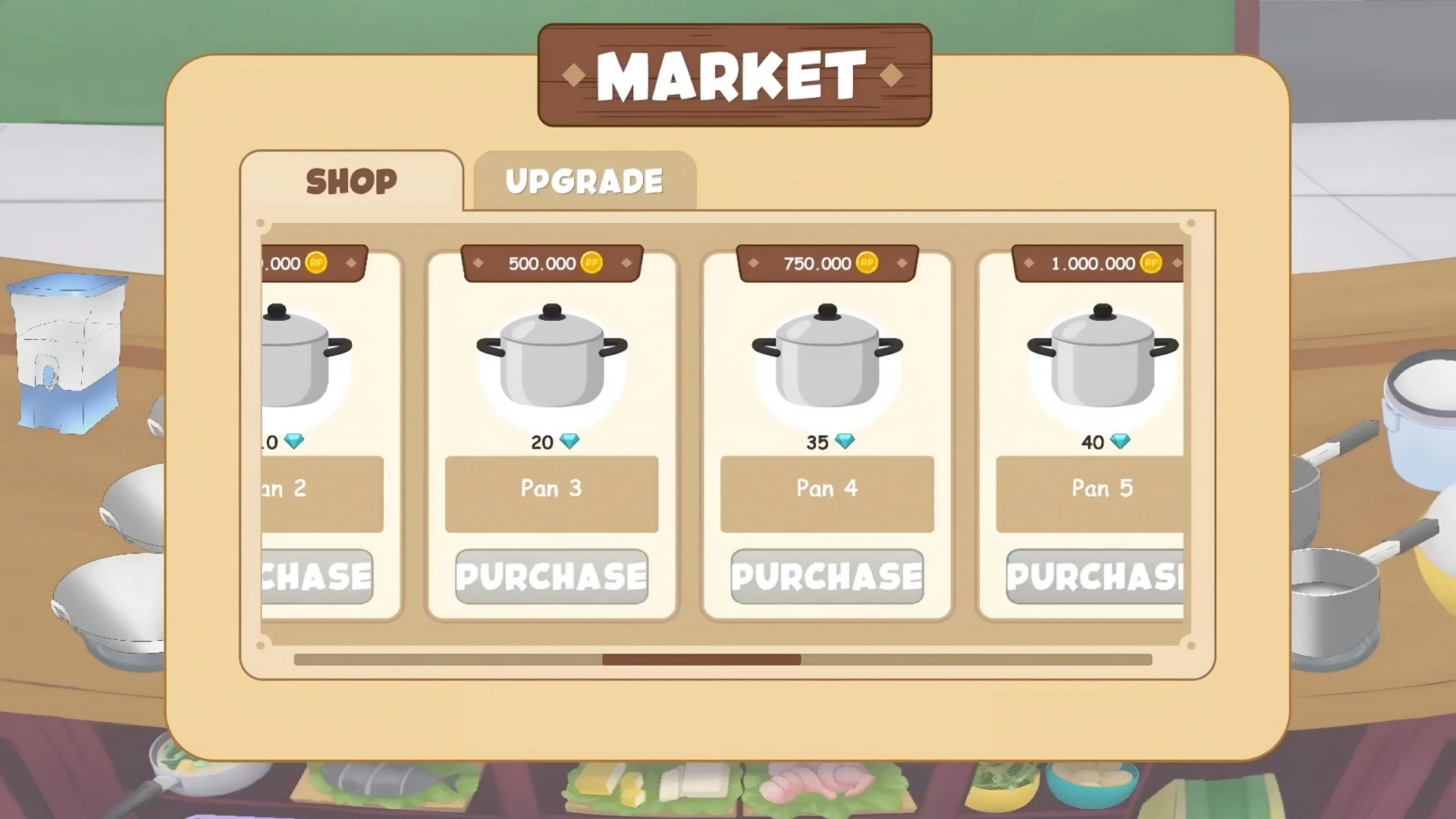
Task: Open the Upgrade tab
Action: 584,181
